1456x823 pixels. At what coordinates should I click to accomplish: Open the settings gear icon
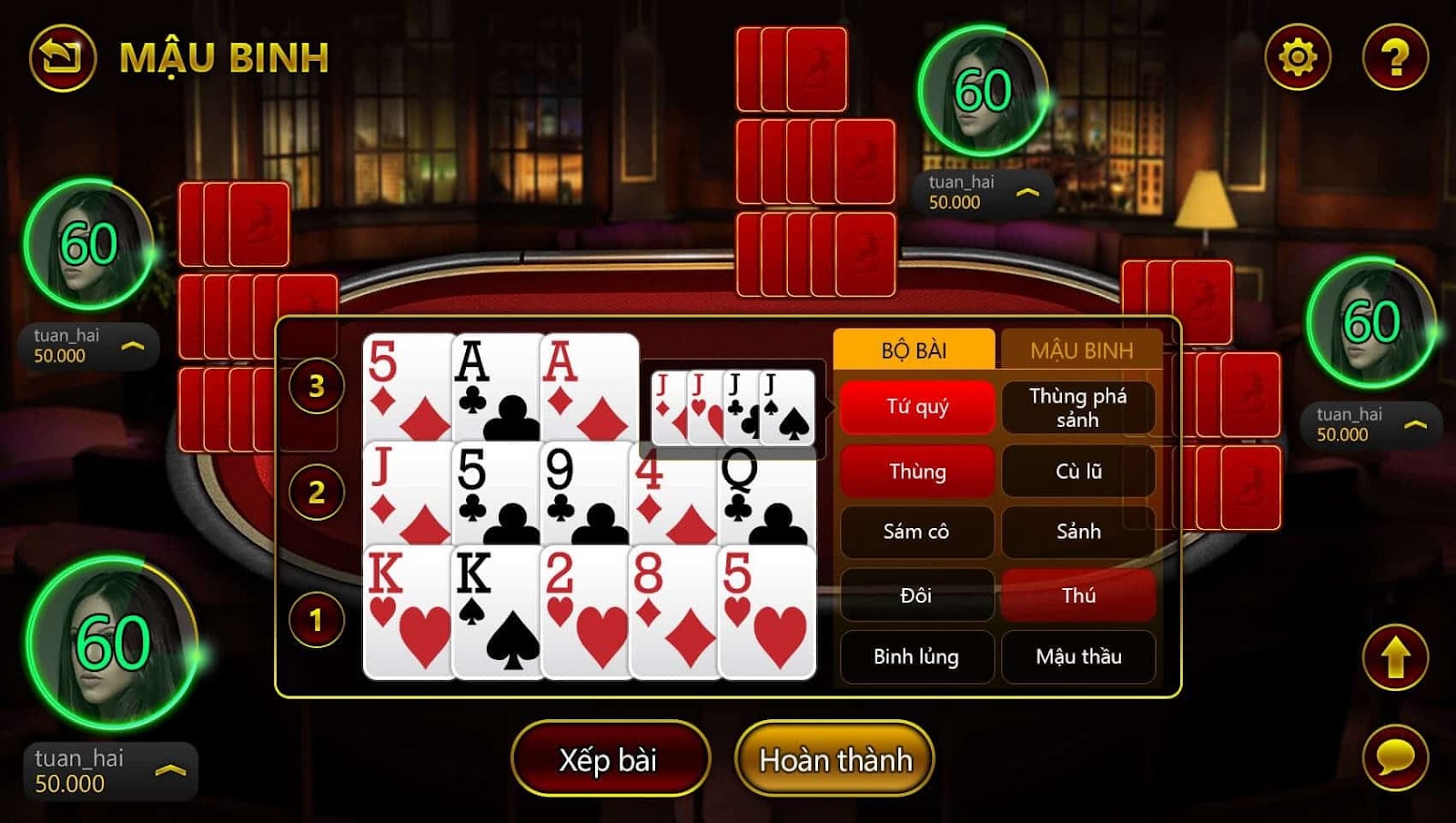(1297, 56)
